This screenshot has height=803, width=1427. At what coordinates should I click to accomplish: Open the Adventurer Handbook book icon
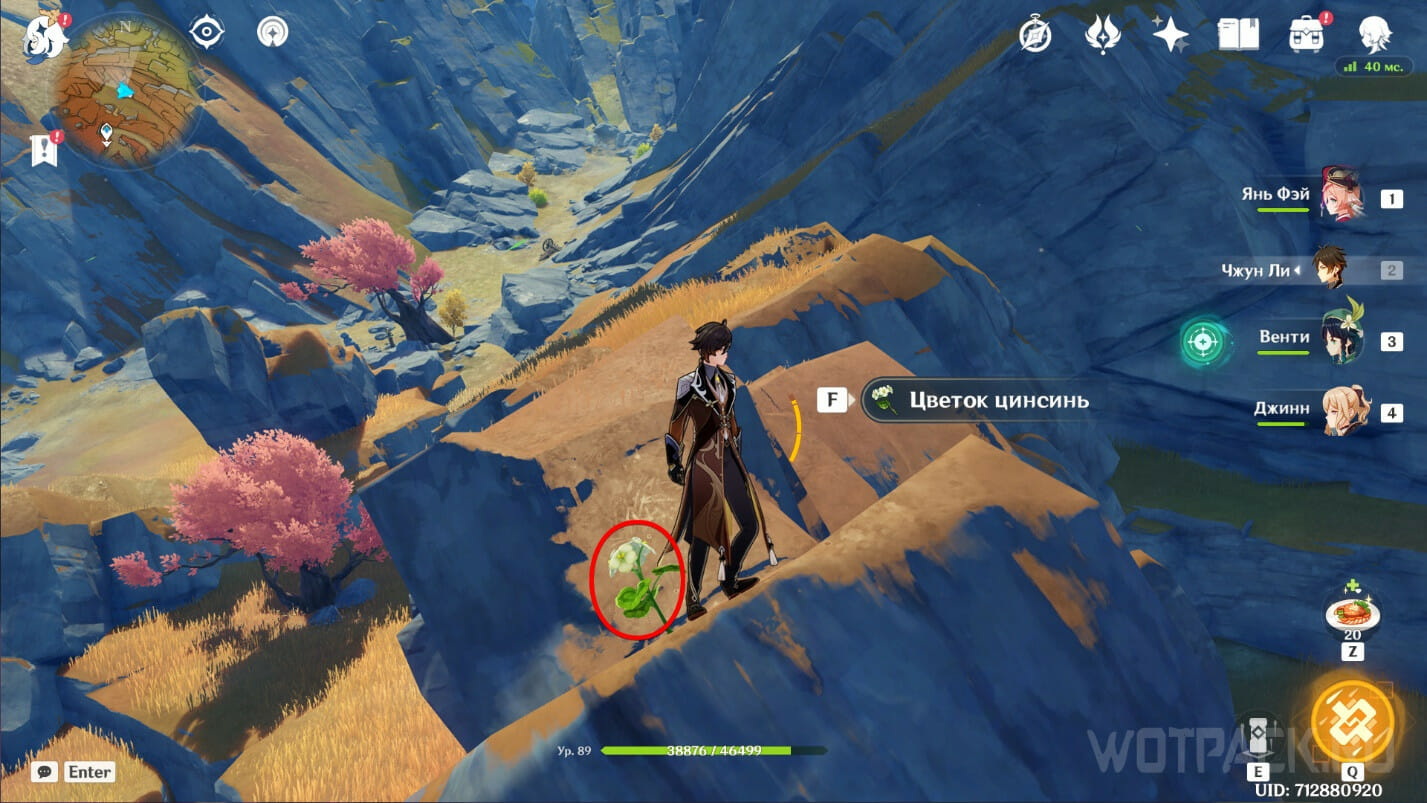click(1238, 35)
